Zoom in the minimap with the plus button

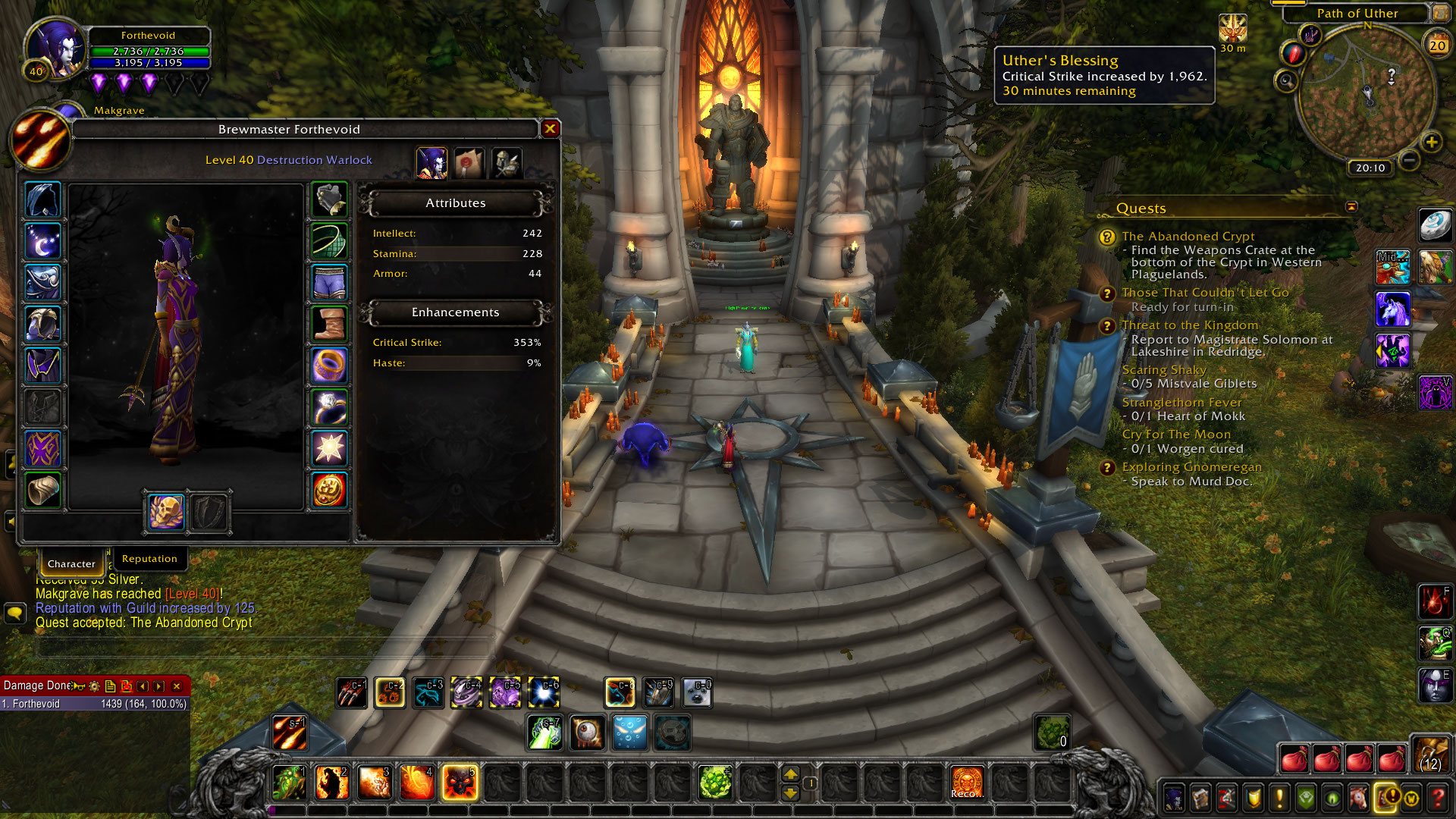click(1432, 142)
